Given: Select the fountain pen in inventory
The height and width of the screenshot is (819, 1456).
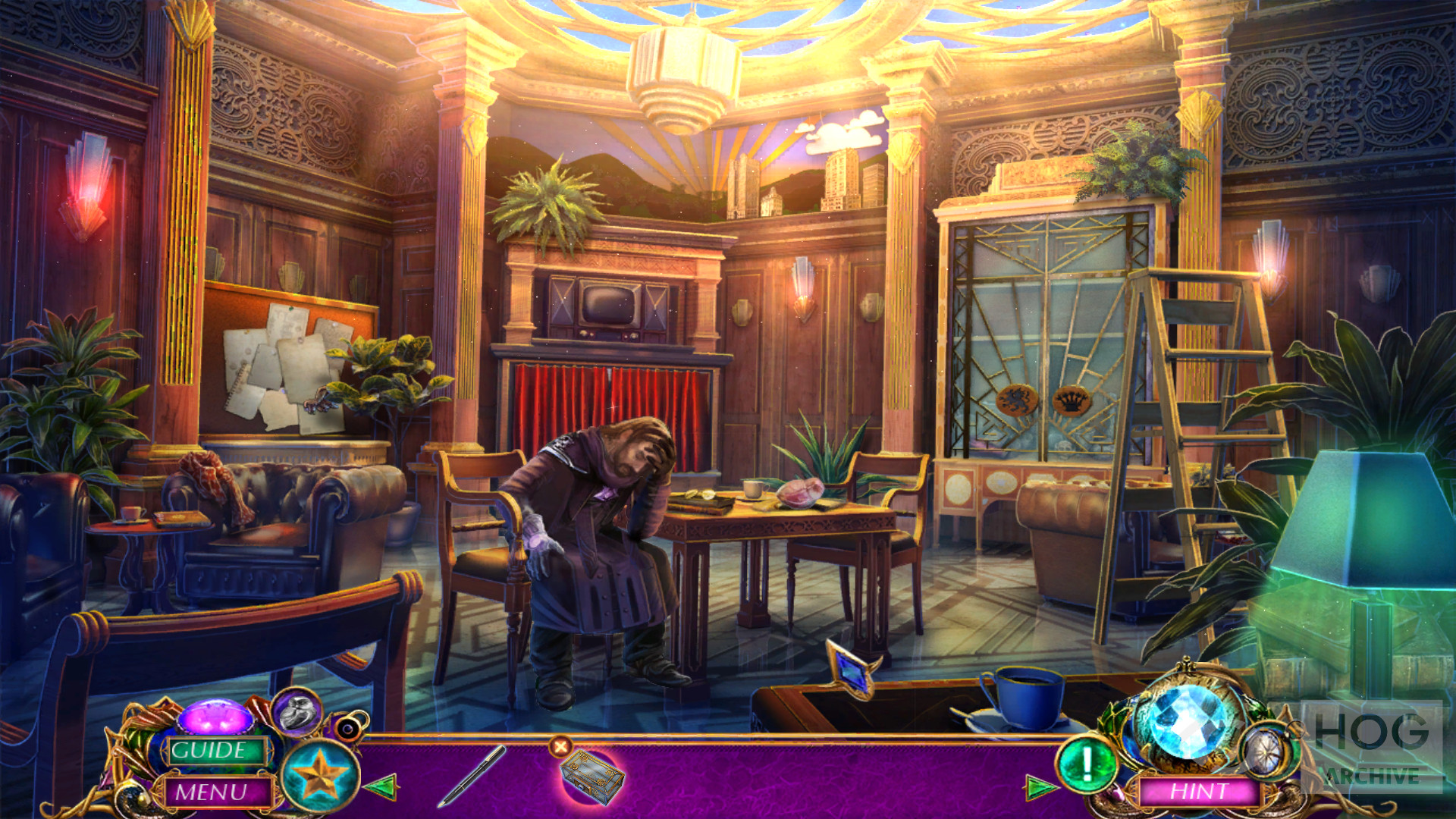Looking at the screenshot, I should coord(472,775).
